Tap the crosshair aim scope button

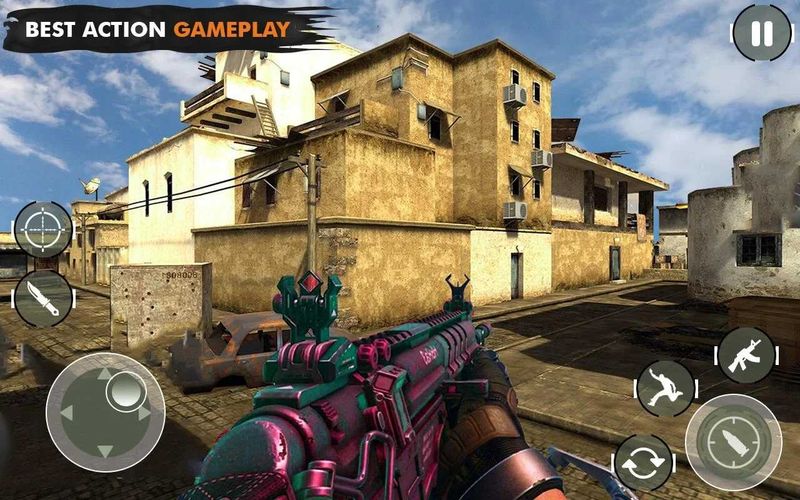point(43,229)
